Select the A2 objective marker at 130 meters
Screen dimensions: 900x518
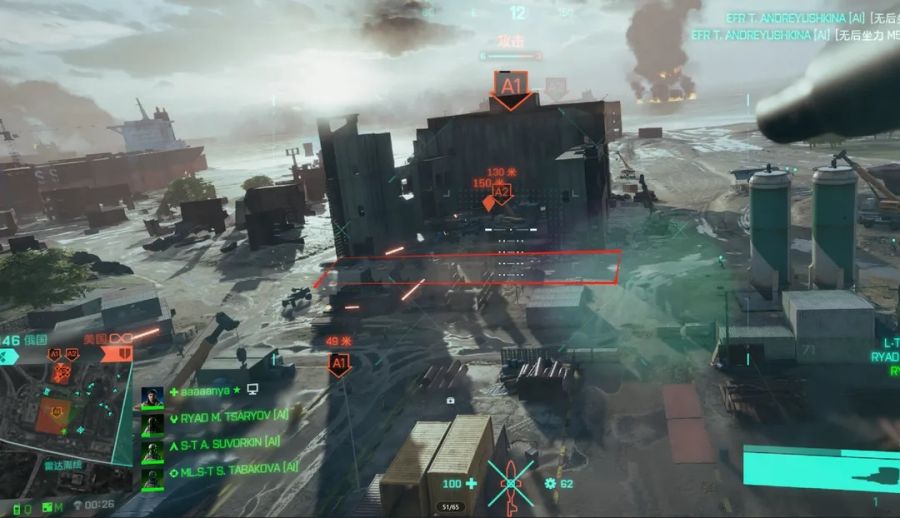(502, 190)
